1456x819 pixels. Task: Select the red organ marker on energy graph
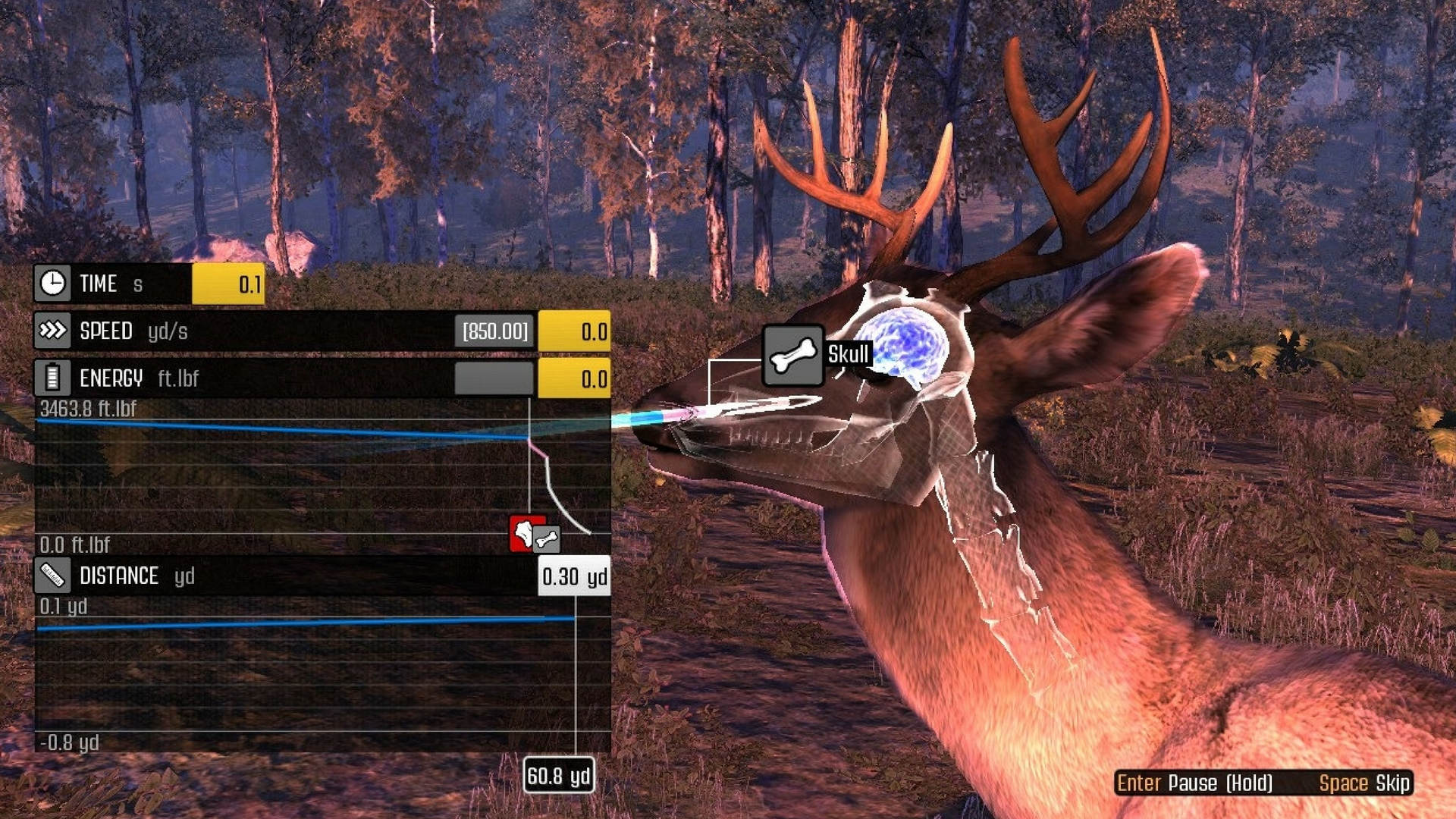(x=522, y=532)
